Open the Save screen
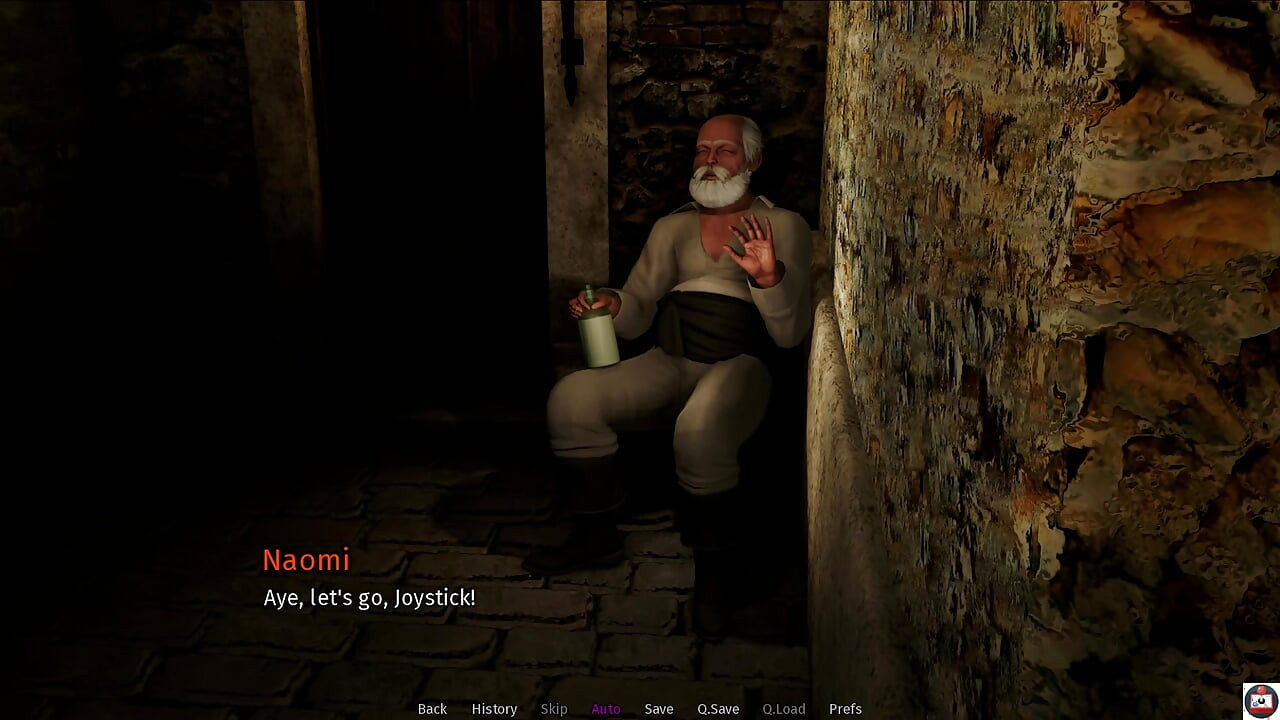The width and height of the screenshot is (1280, 720). [658, 708]
